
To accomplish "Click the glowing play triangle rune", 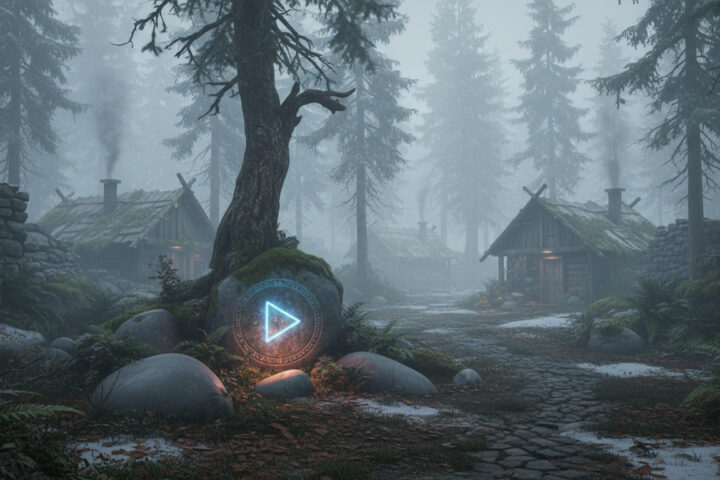I will click(279, 322).
